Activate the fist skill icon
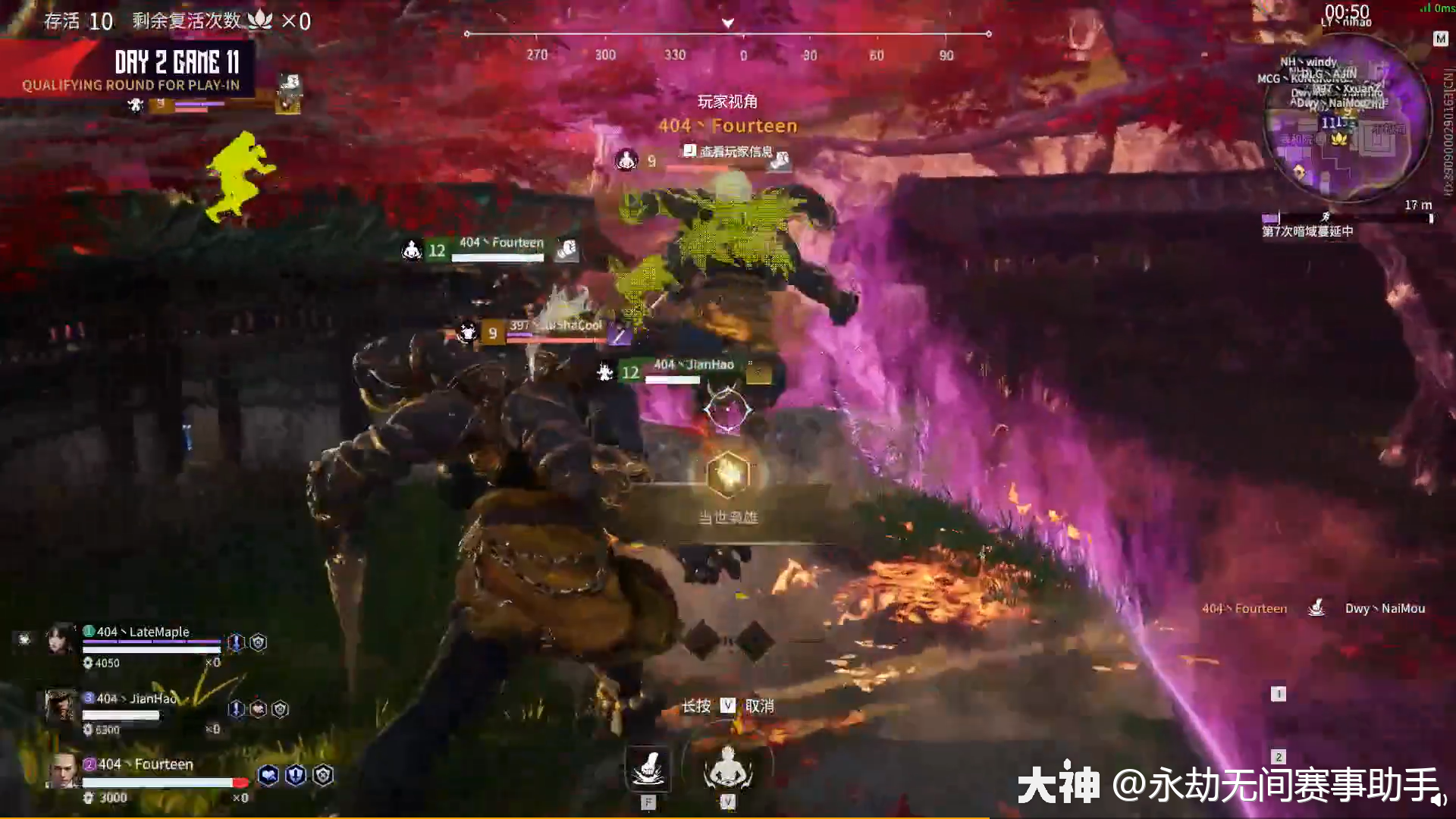Viewport: 1456px width, 819px height. click(648, 769)
